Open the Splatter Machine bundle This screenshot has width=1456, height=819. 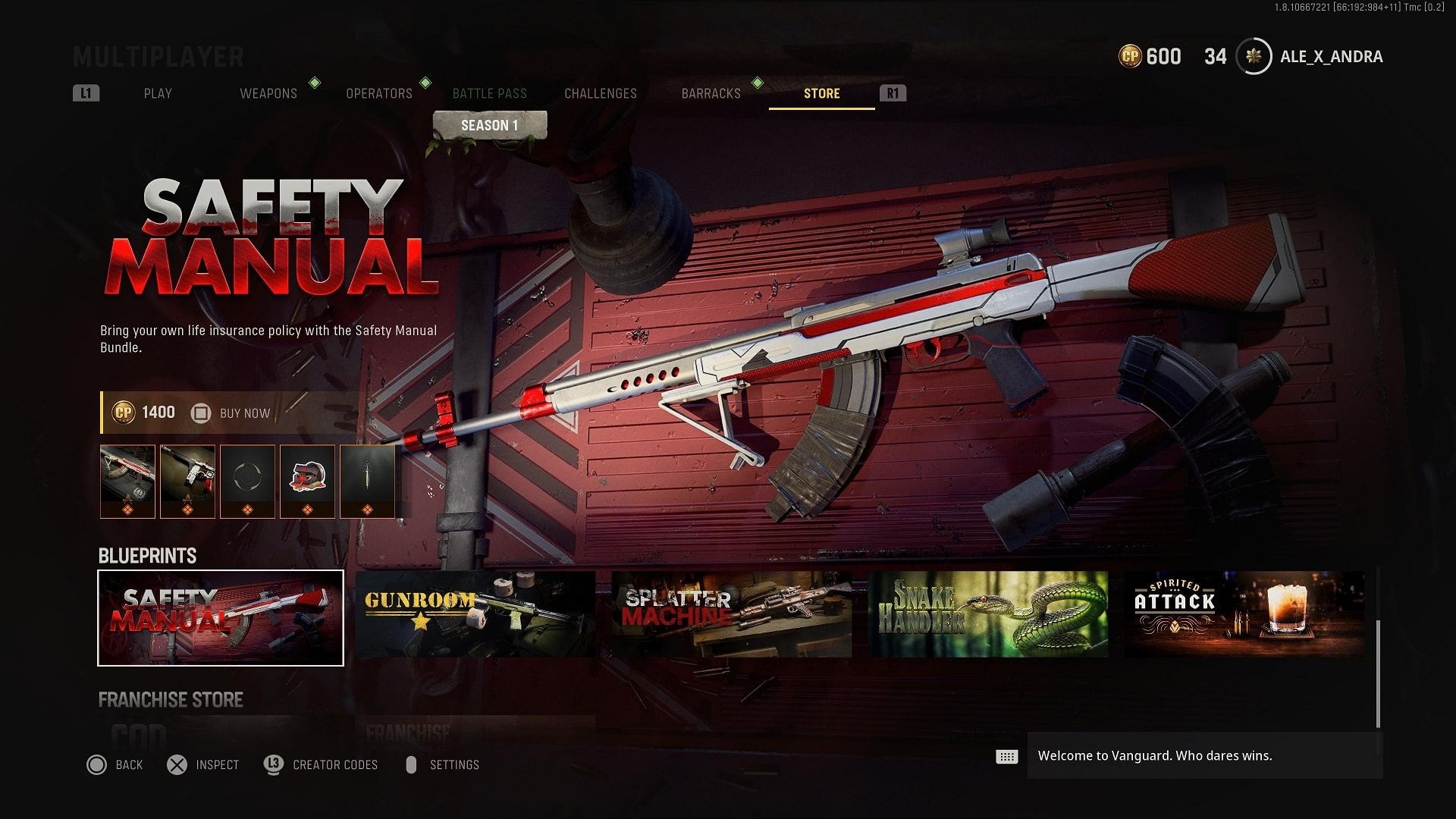tap(732, 615)
